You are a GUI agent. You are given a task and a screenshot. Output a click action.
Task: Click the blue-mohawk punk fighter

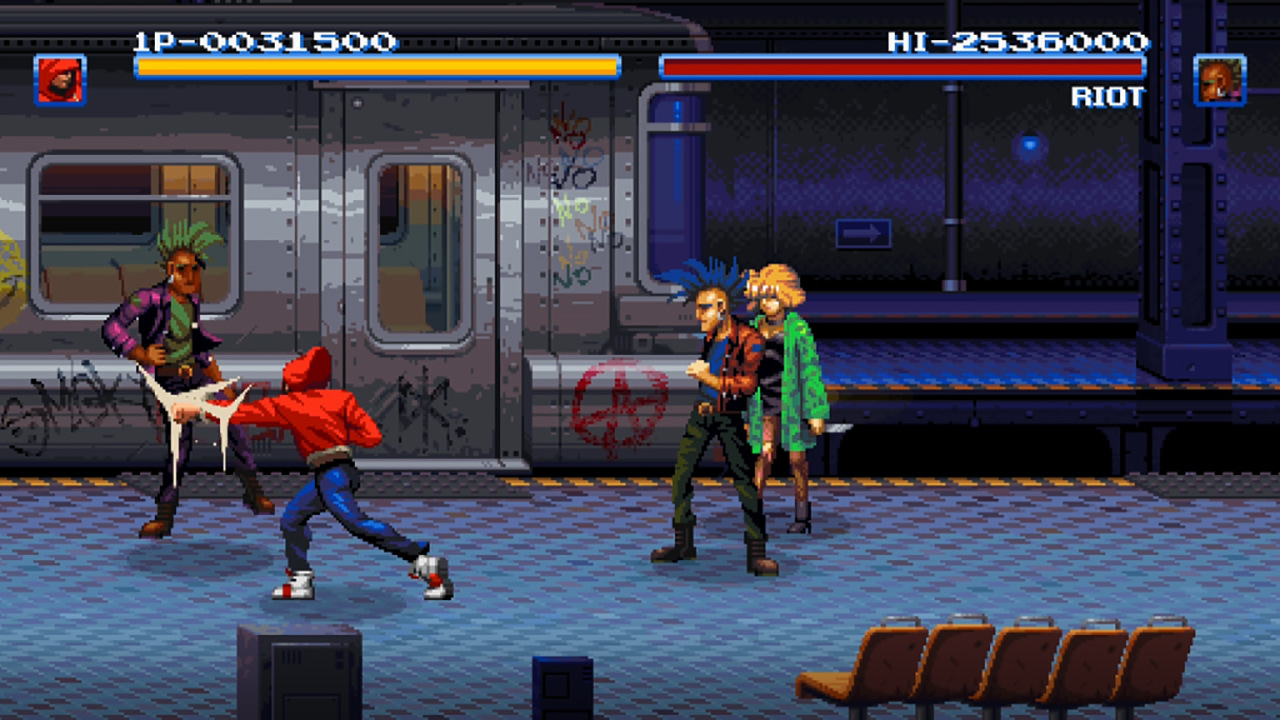(x=710, y=410)
